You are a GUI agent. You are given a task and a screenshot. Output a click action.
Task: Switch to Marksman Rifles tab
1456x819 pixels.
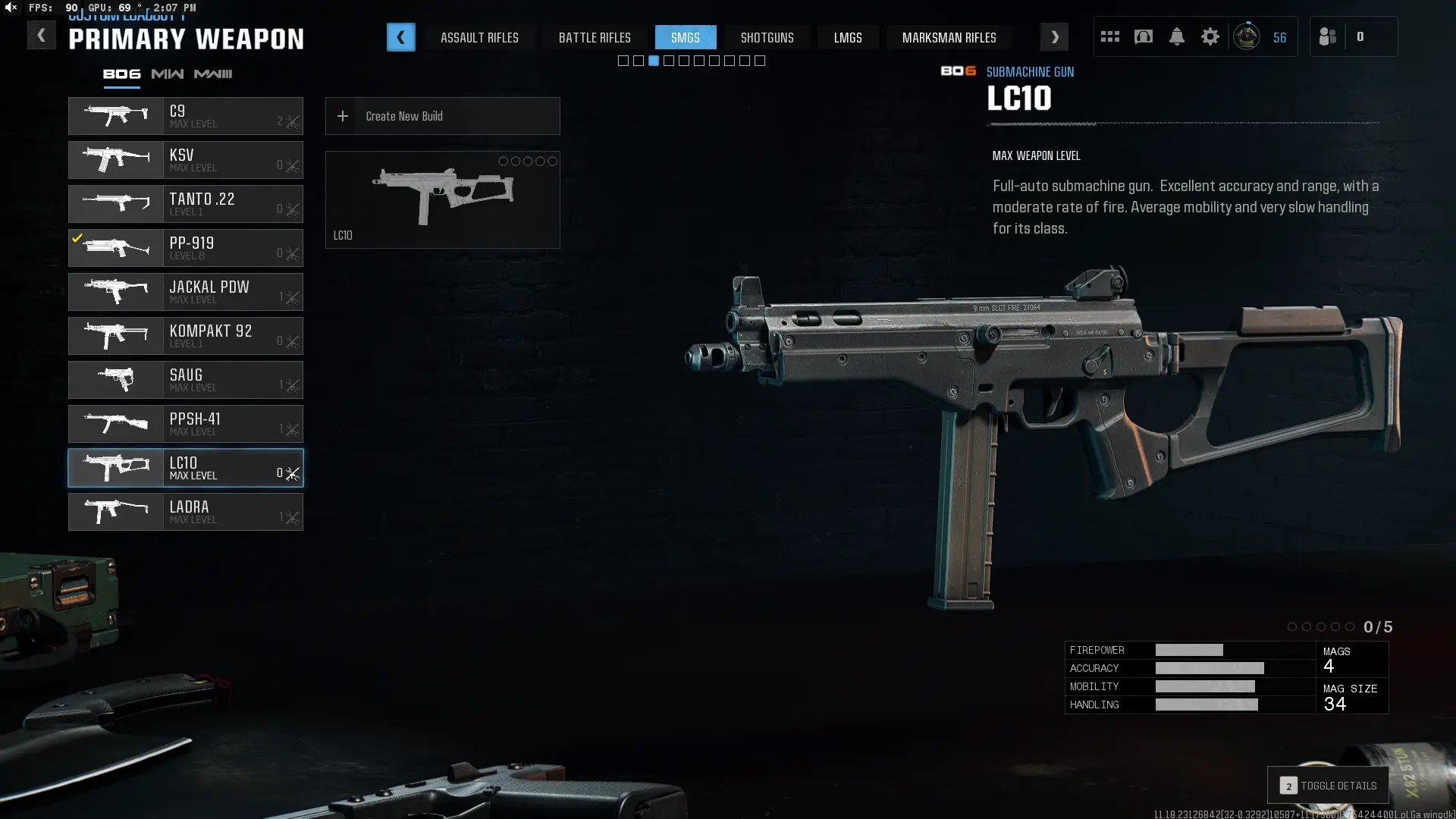pyautogui.click(x=949, y=37)
